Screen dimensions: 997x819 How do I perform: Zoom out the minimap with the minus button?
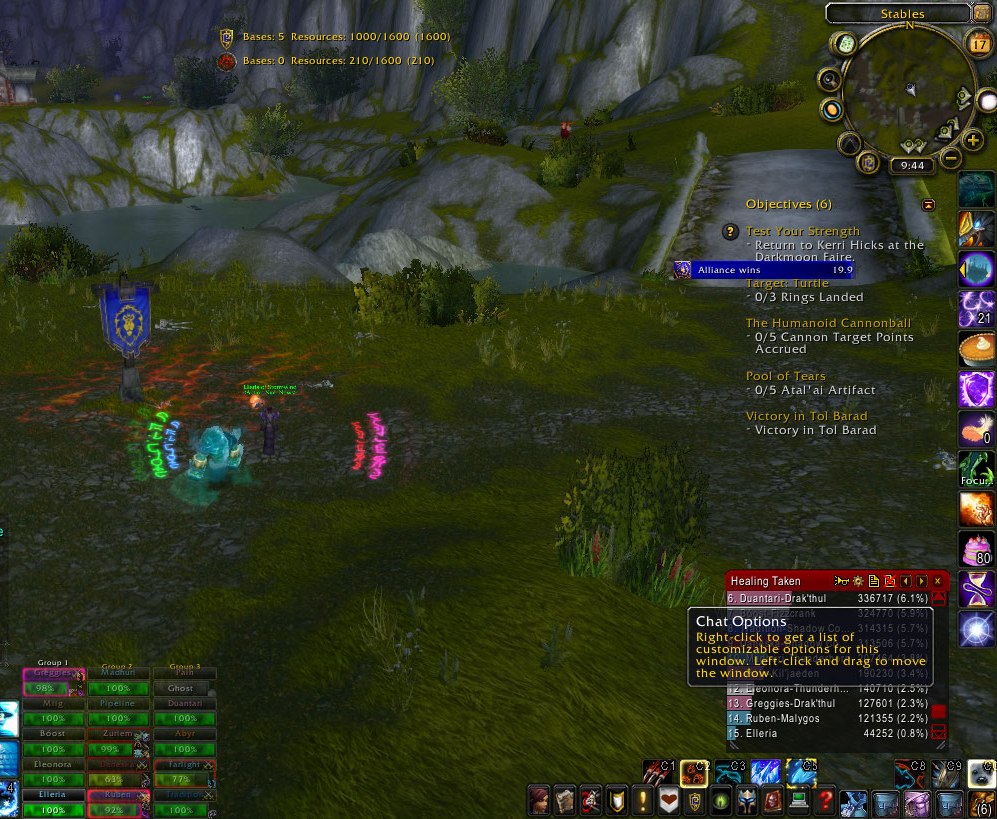(951, 158)
